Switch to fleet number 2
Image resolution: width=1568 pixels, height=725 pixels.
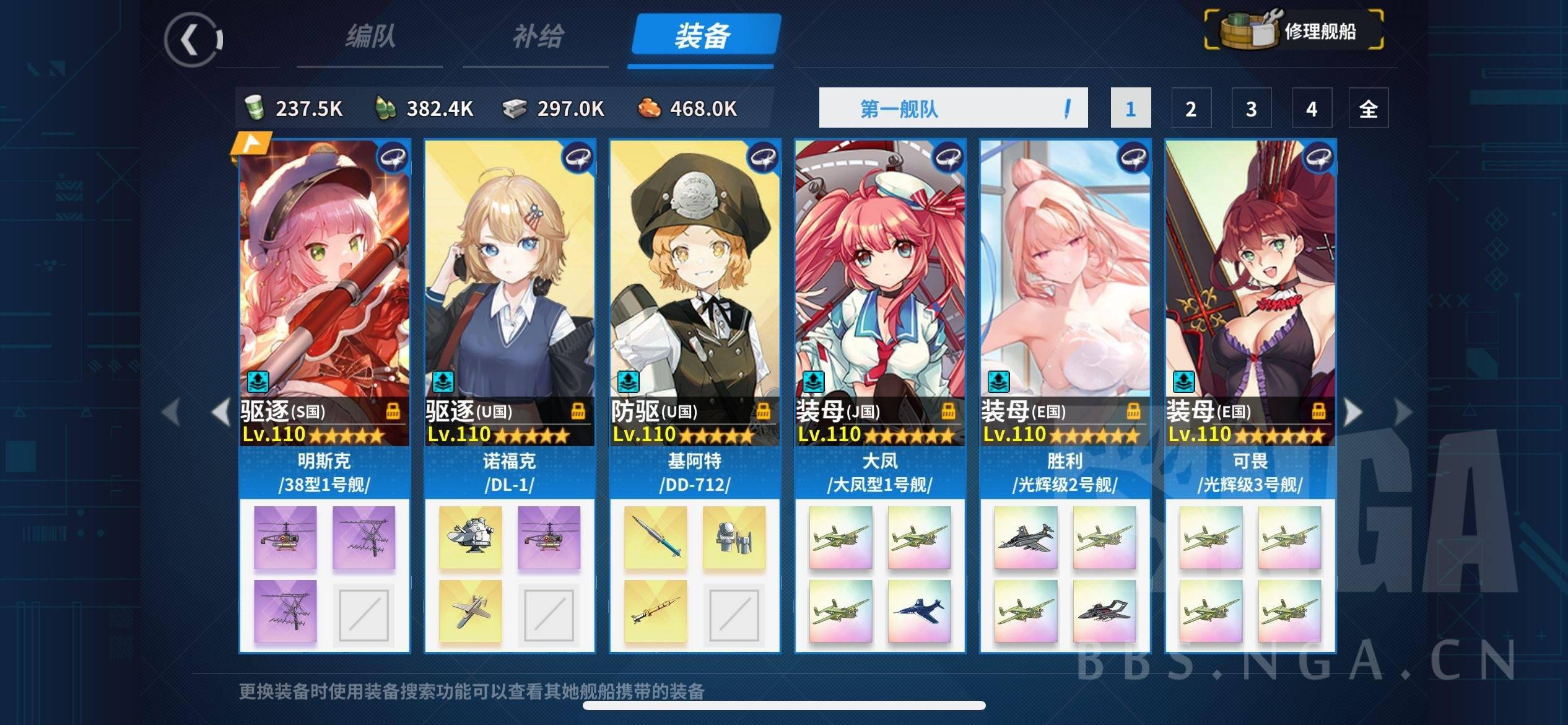(x=1190, y=108)
